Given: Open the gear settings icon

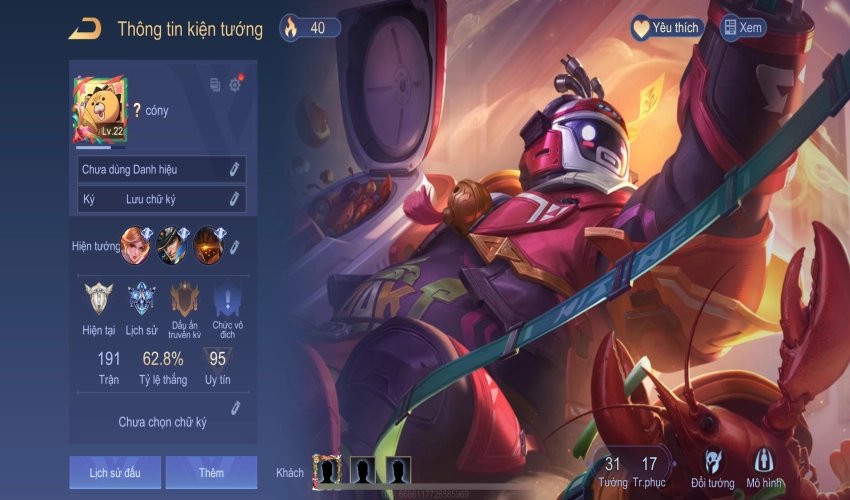Looking at the screenshot, I should [x=235, y=85].
